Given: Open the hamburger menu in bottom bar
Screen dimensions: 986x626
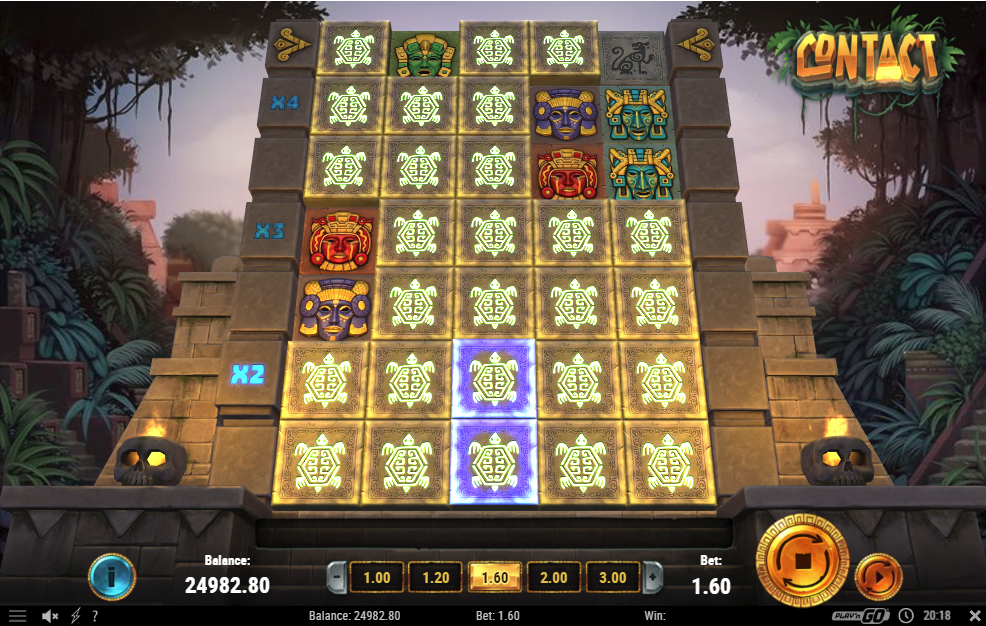Looking at the screenshot, I should click(17, 616).
